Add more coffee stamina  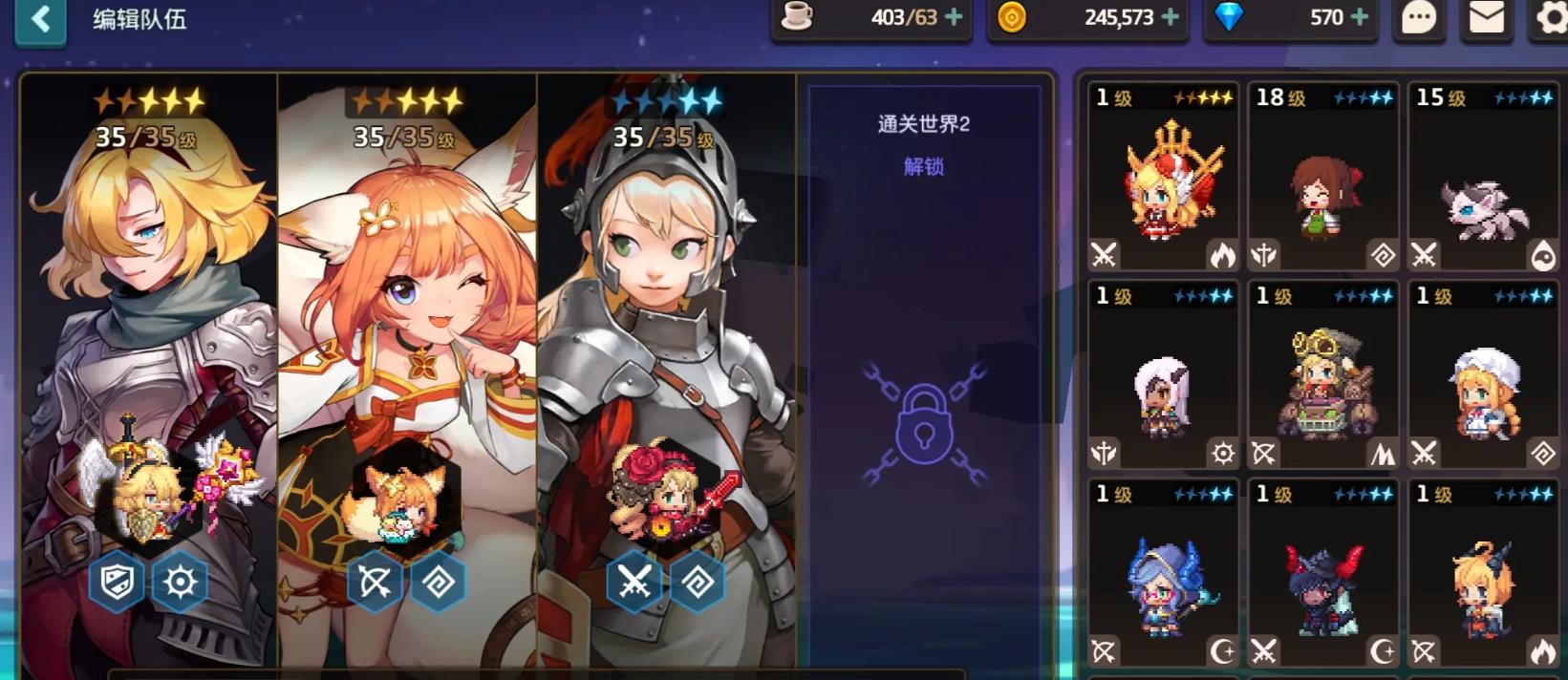click(954, 17)
